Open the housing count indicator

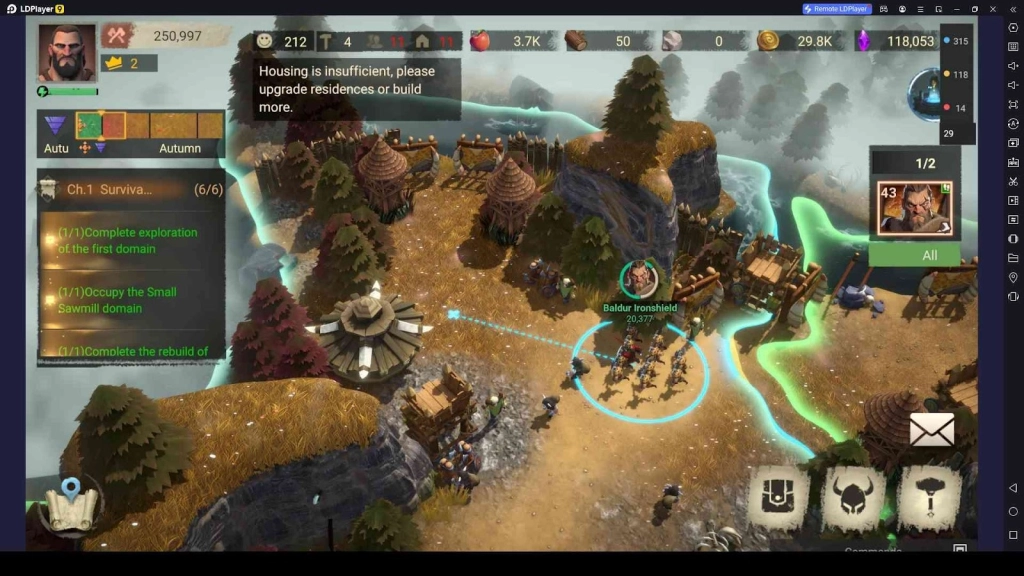tap(435, 41)
